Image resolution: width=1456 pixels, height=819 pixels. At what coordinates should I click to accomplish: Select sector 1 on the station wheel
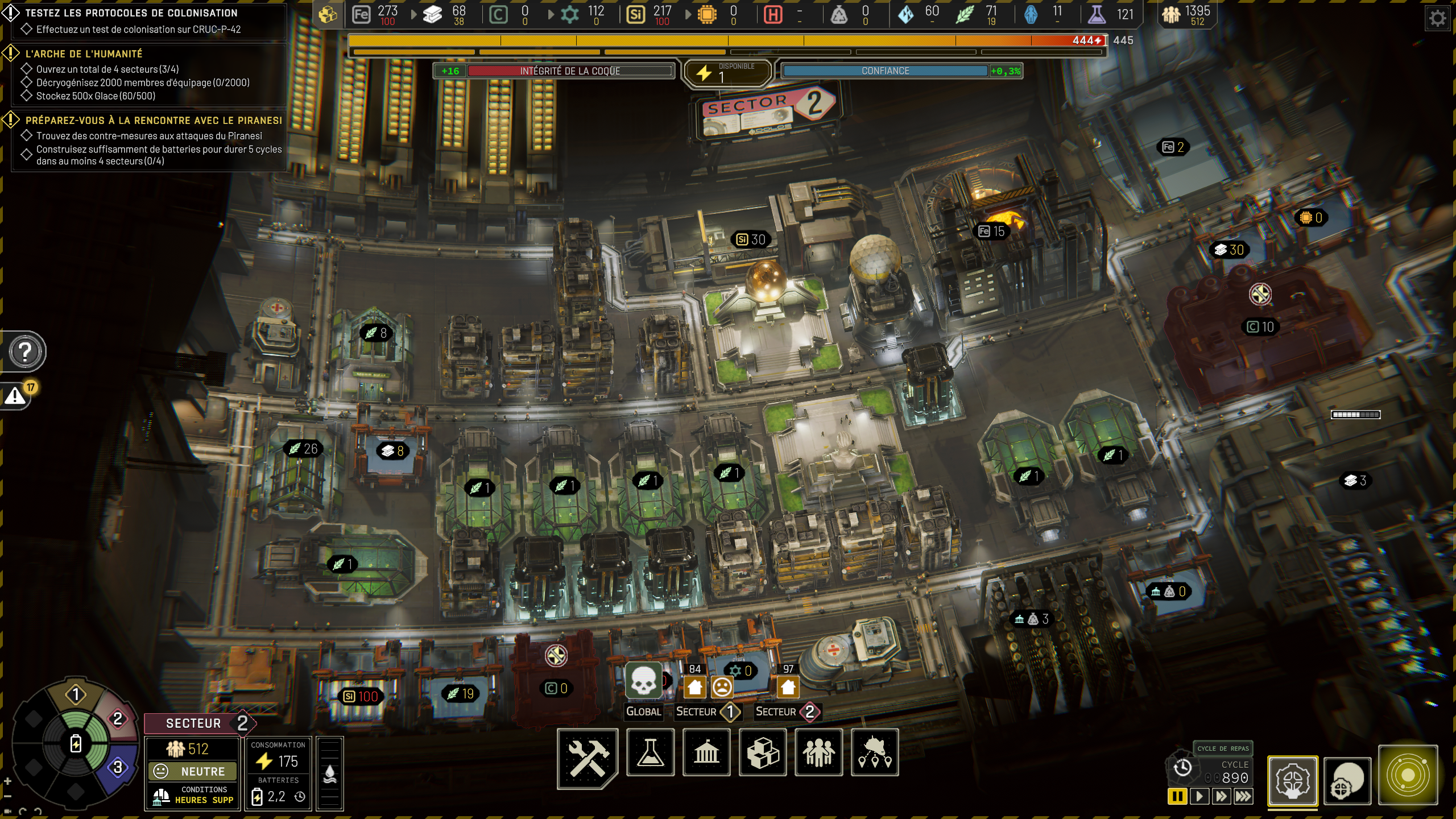[76, 694]
